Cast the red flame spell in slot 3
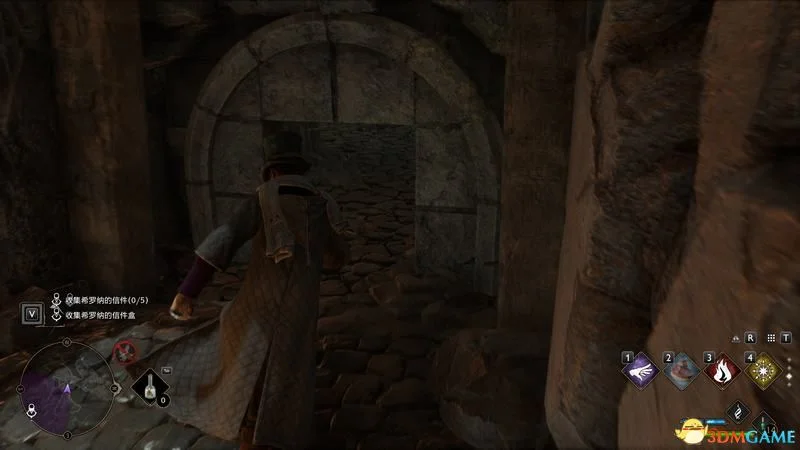Screen dimensions: 800x450 pyautogui.click(x=722, y=370)
